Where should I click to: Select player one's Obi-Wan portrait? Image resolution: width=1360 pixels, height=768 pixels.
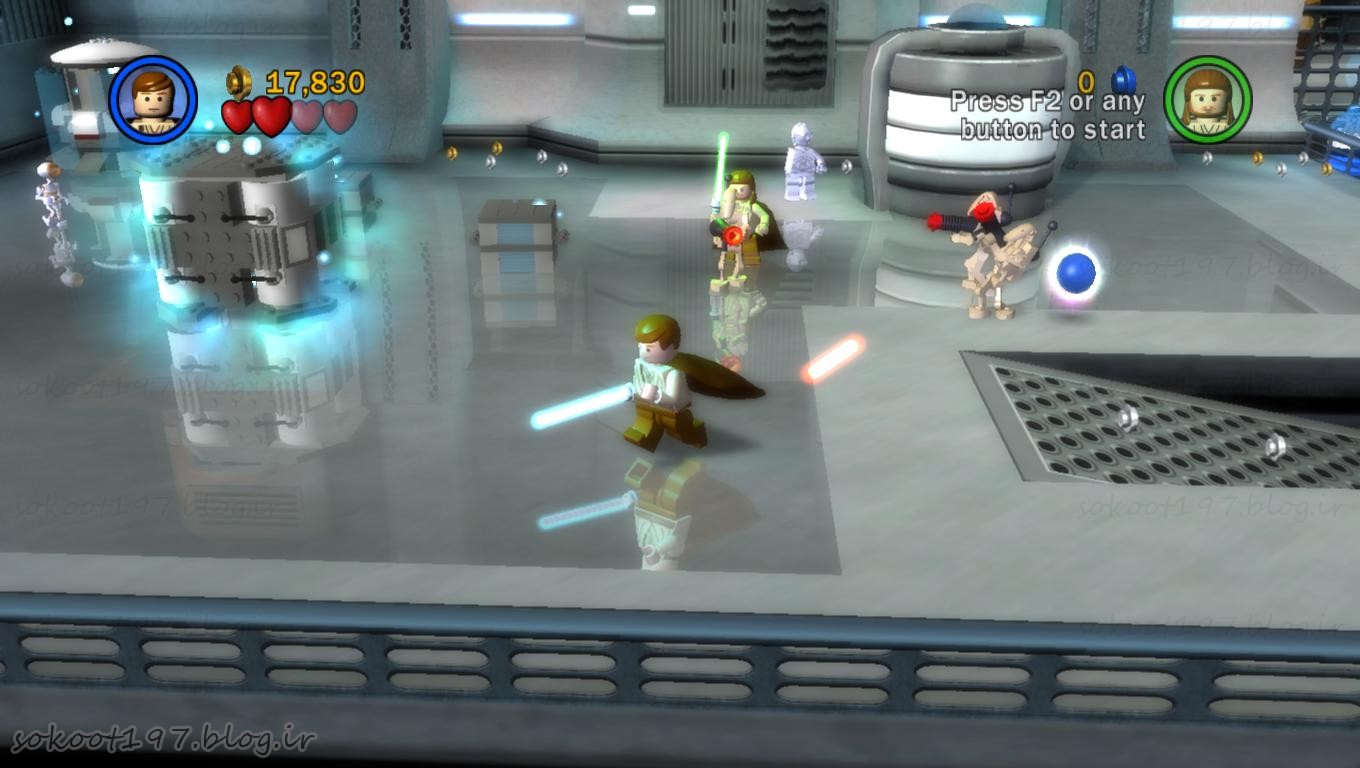[153, 100]
